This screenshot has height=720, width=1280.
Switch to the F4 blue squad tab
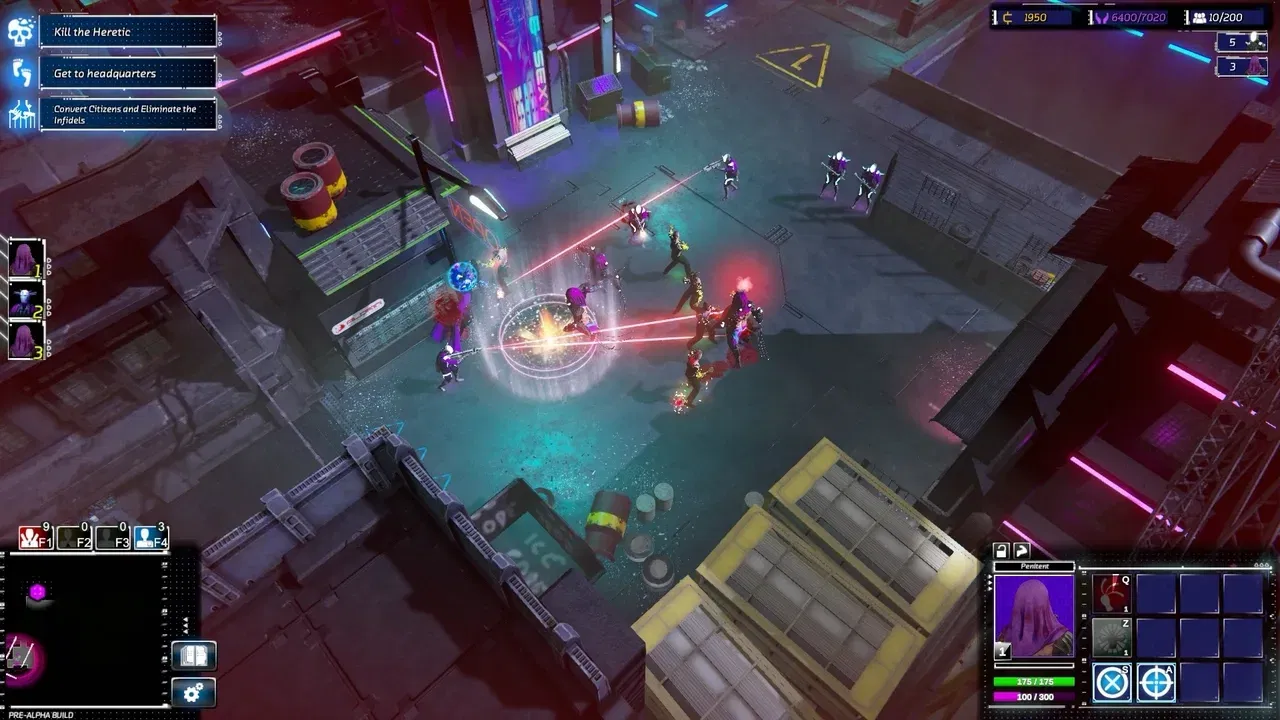[x=150, y=536]
